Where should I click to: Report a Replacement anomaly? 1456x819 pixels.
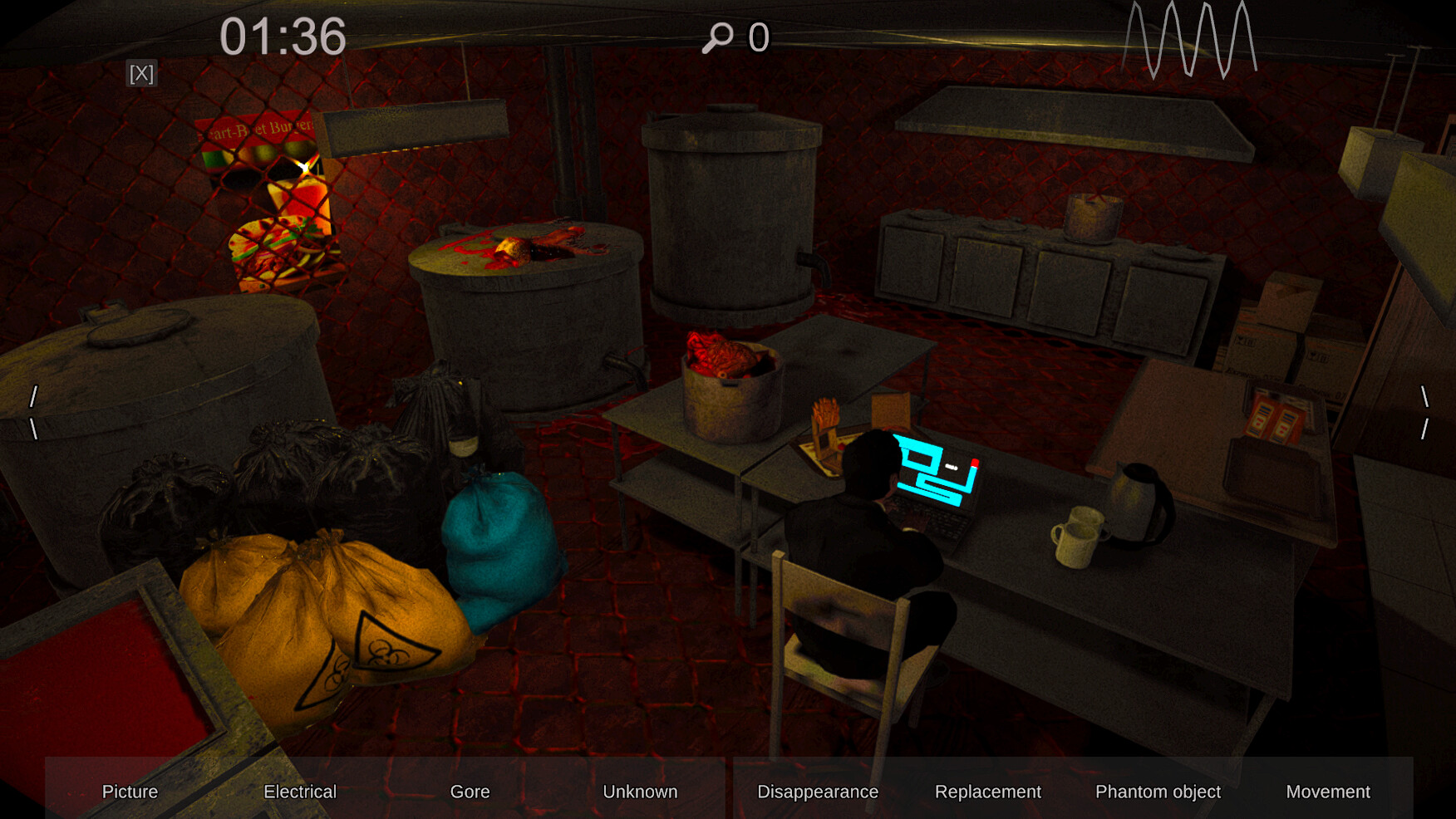[x=988, y=792]
